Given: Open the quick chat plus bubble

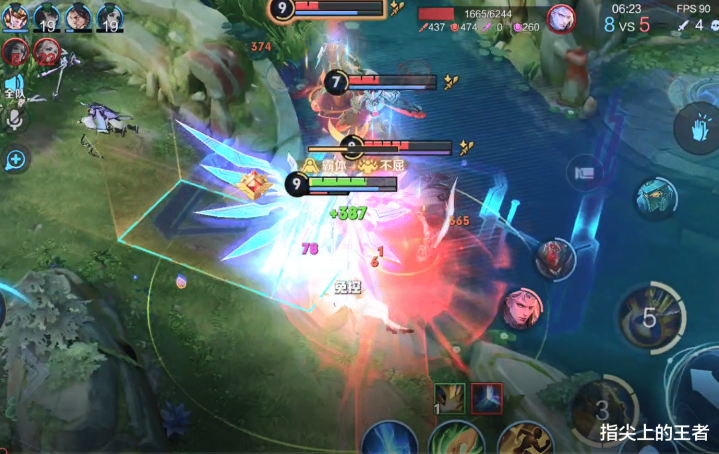Looking at the screenshot, I should click(x=16, y=158).
